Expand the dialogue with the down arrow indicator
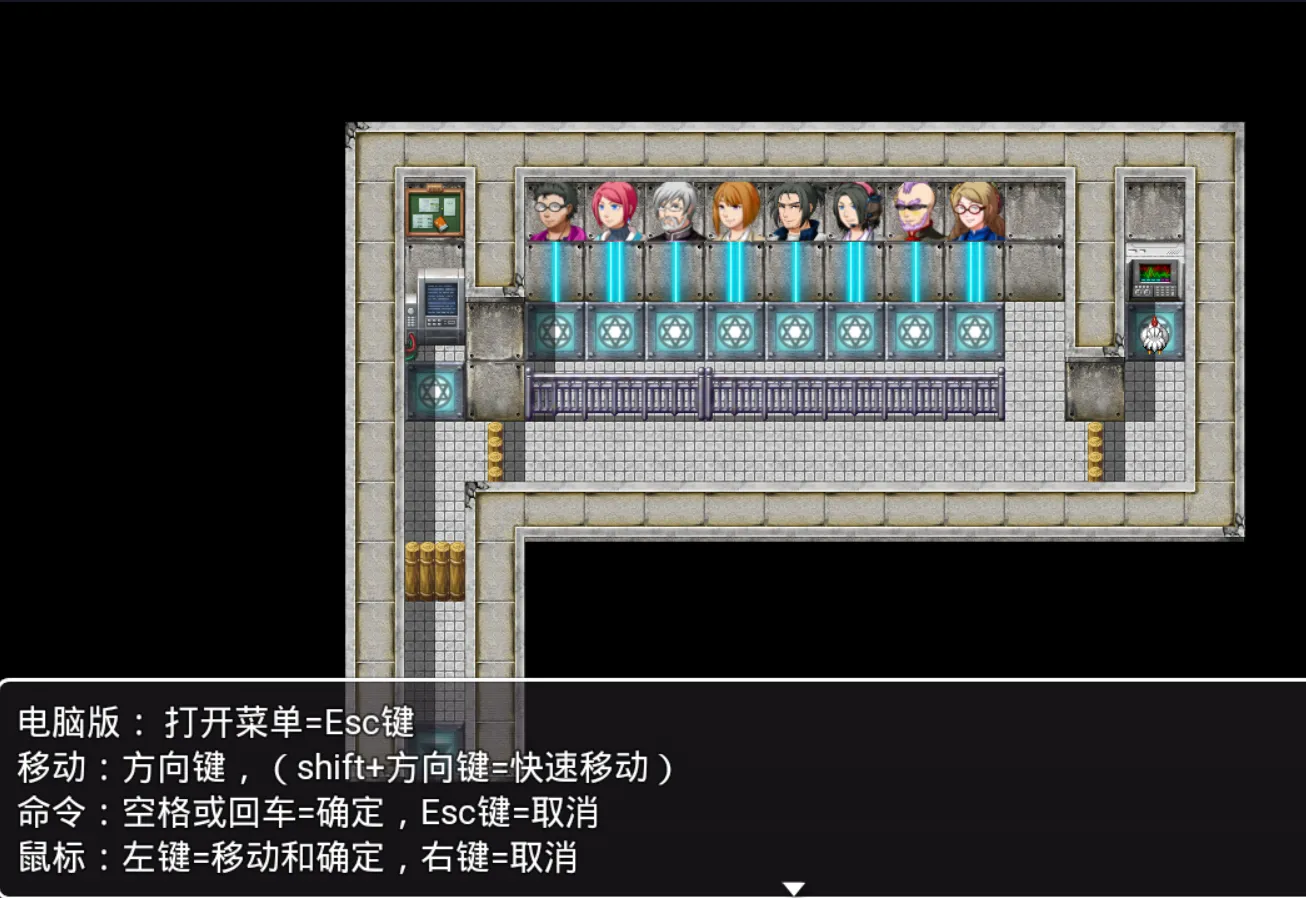 click(795, 886)
